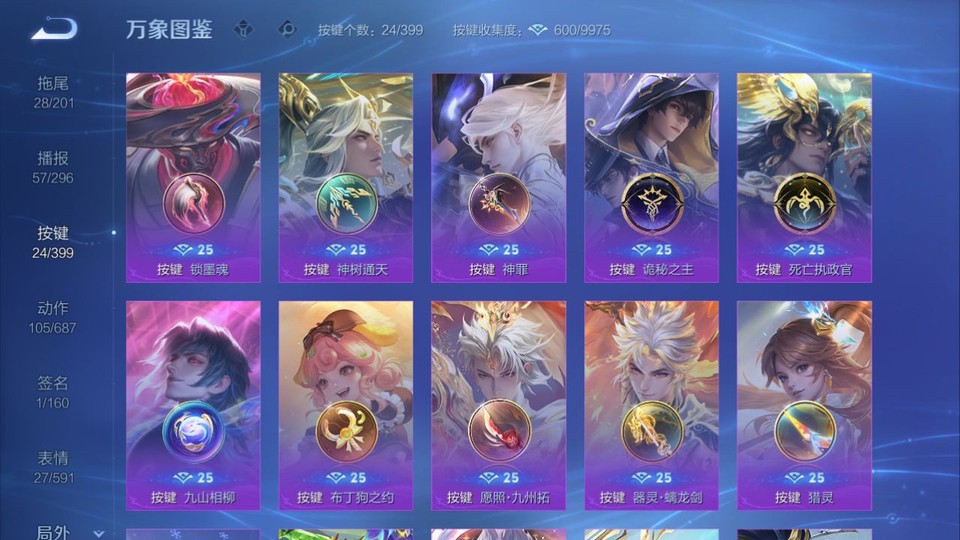
Task: Select the 诡秘之主 button skin card
Action: (651, 178)
